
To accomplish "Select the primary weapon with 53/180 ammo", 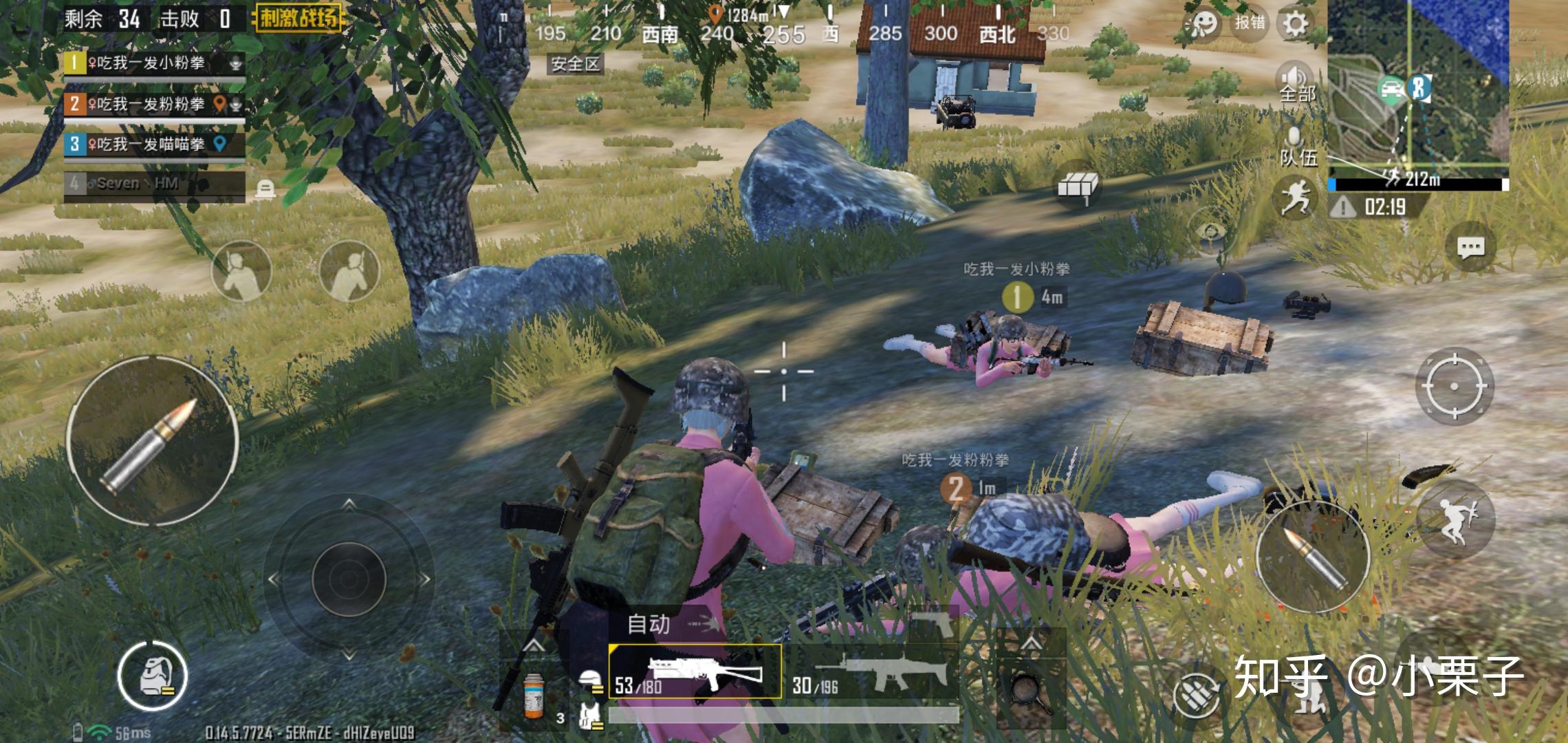I will tap(695, 672).
